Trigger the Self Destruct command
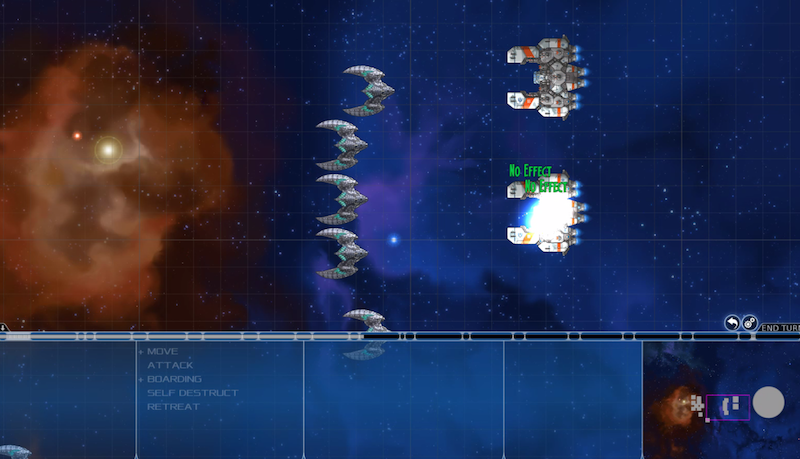800x459 pixels. pyautogui.click(x=193, y=393)
